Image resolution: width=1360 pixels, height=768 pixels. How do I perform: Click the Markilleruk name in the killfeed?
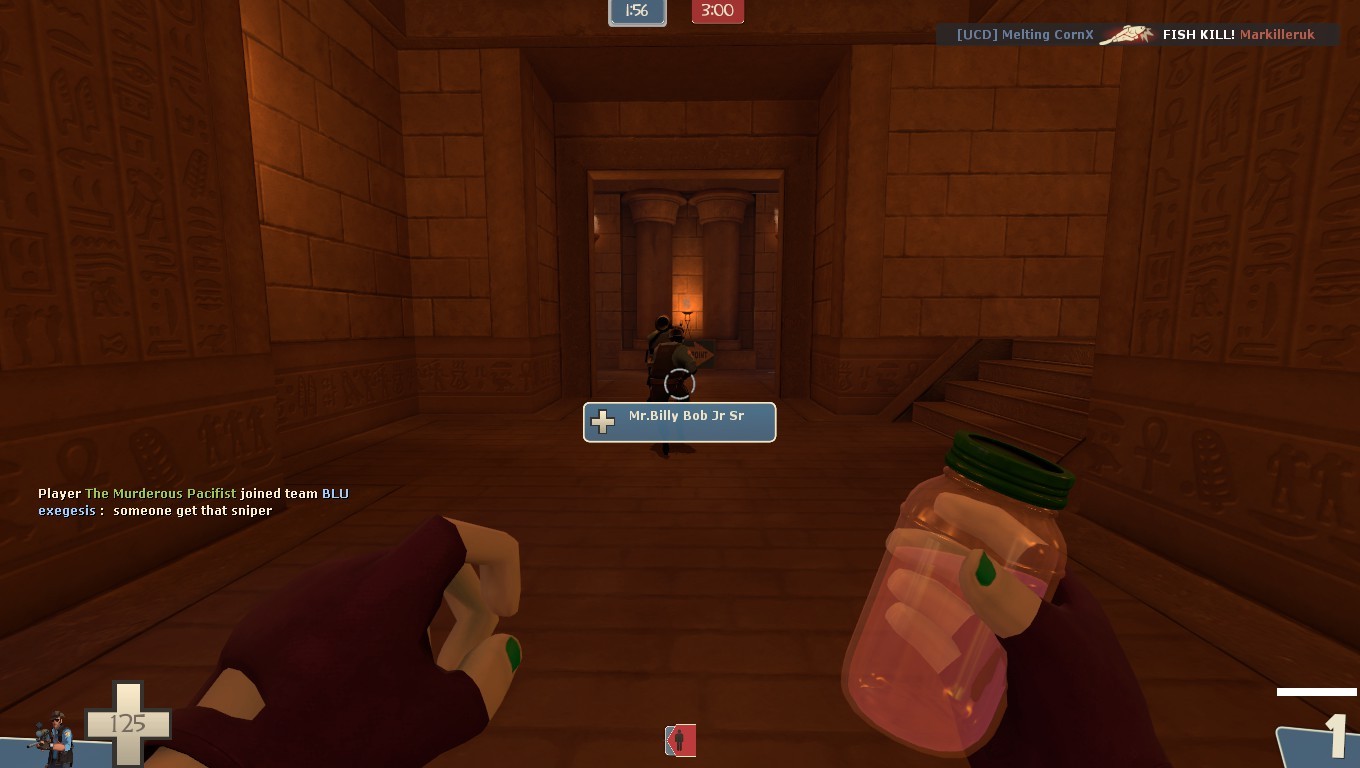tap(1277, 33)
